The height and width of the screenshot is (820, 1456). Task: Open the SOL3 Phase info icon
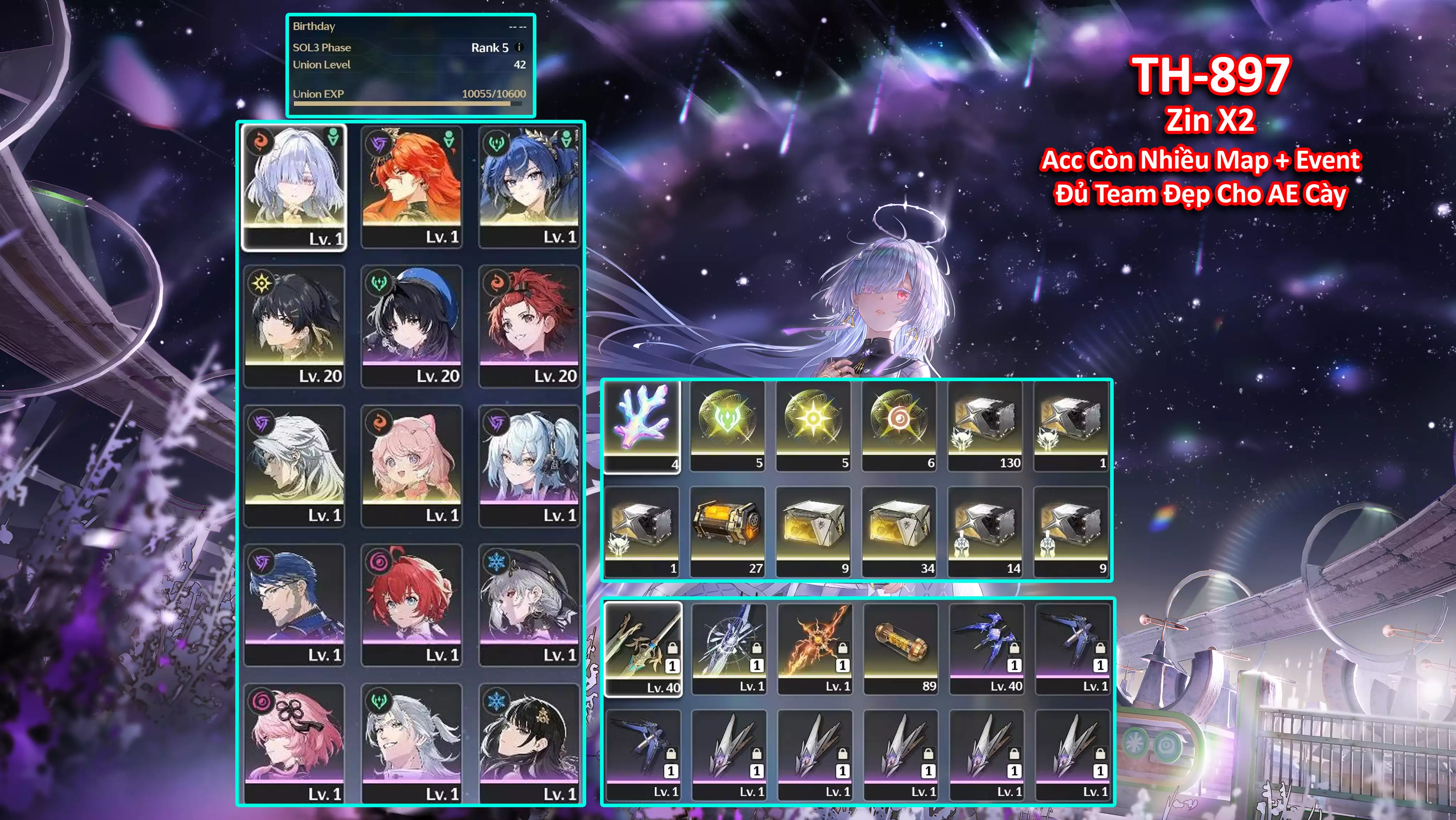click(x=519, y=48)
